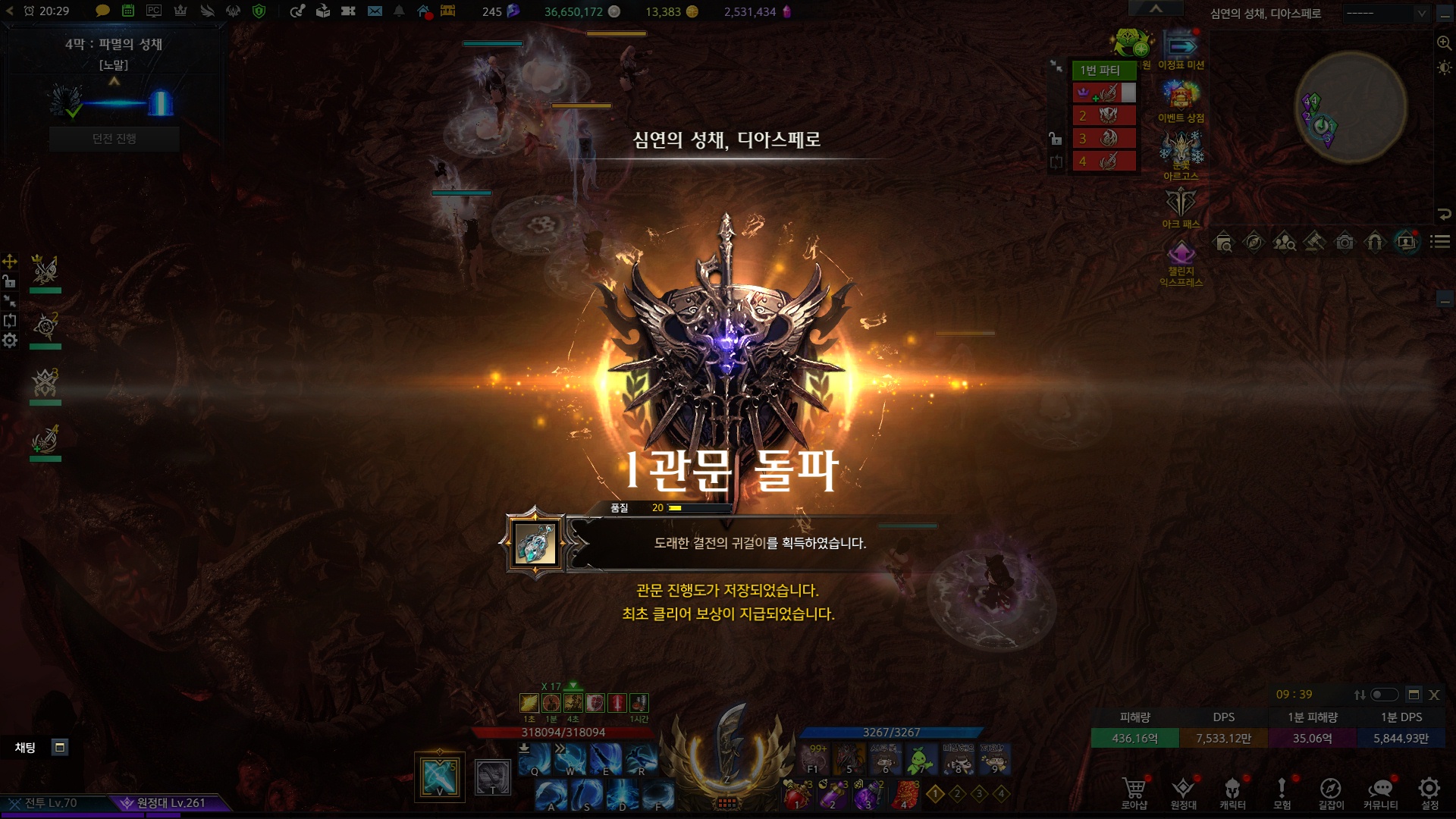Open the 모험 adventure menu
1456x819 pixels.
(x=1282, y=792)
